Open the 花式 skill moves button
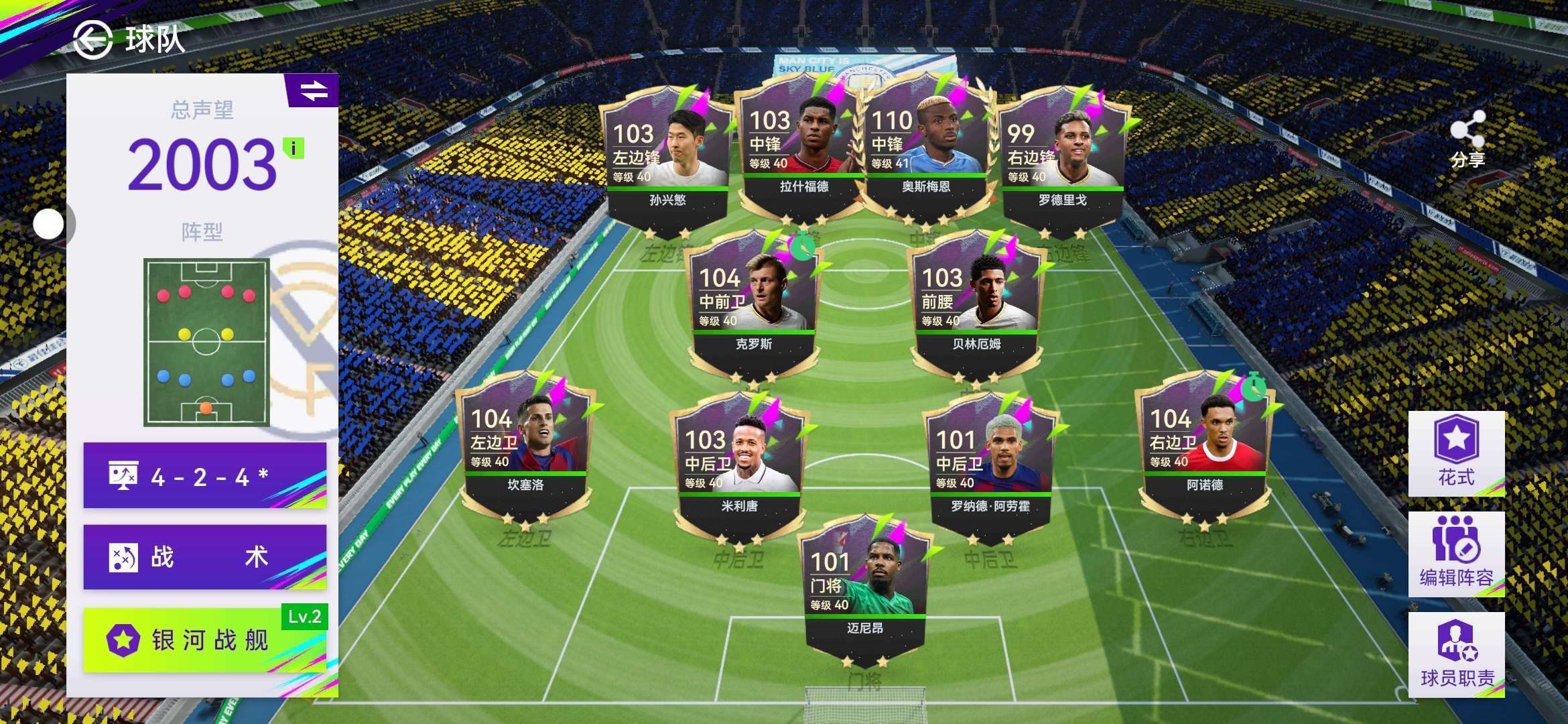The width and height of the screenshot is (1568, 724). (1456, 454)
